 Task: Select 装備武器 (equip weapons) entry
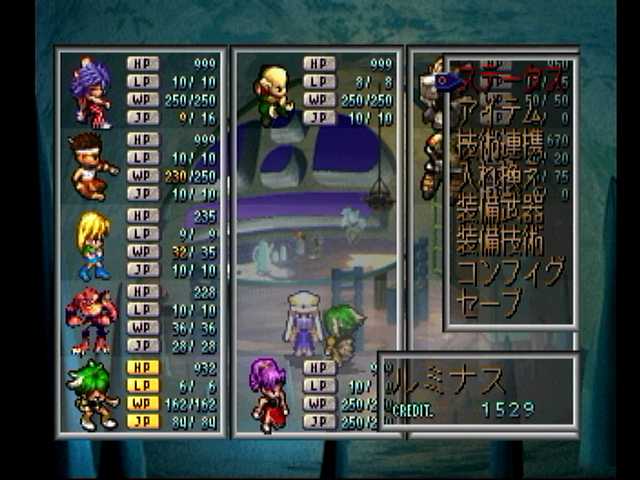(x=501, y=212)
